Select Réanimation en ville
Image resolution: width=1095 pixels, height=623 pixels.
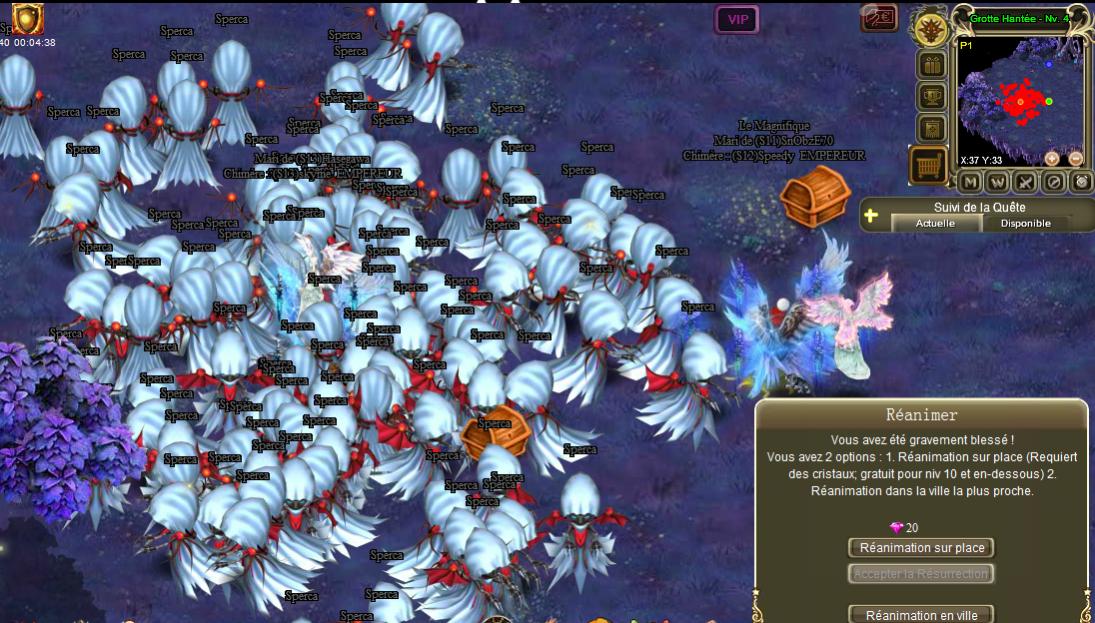click(922, 615)
